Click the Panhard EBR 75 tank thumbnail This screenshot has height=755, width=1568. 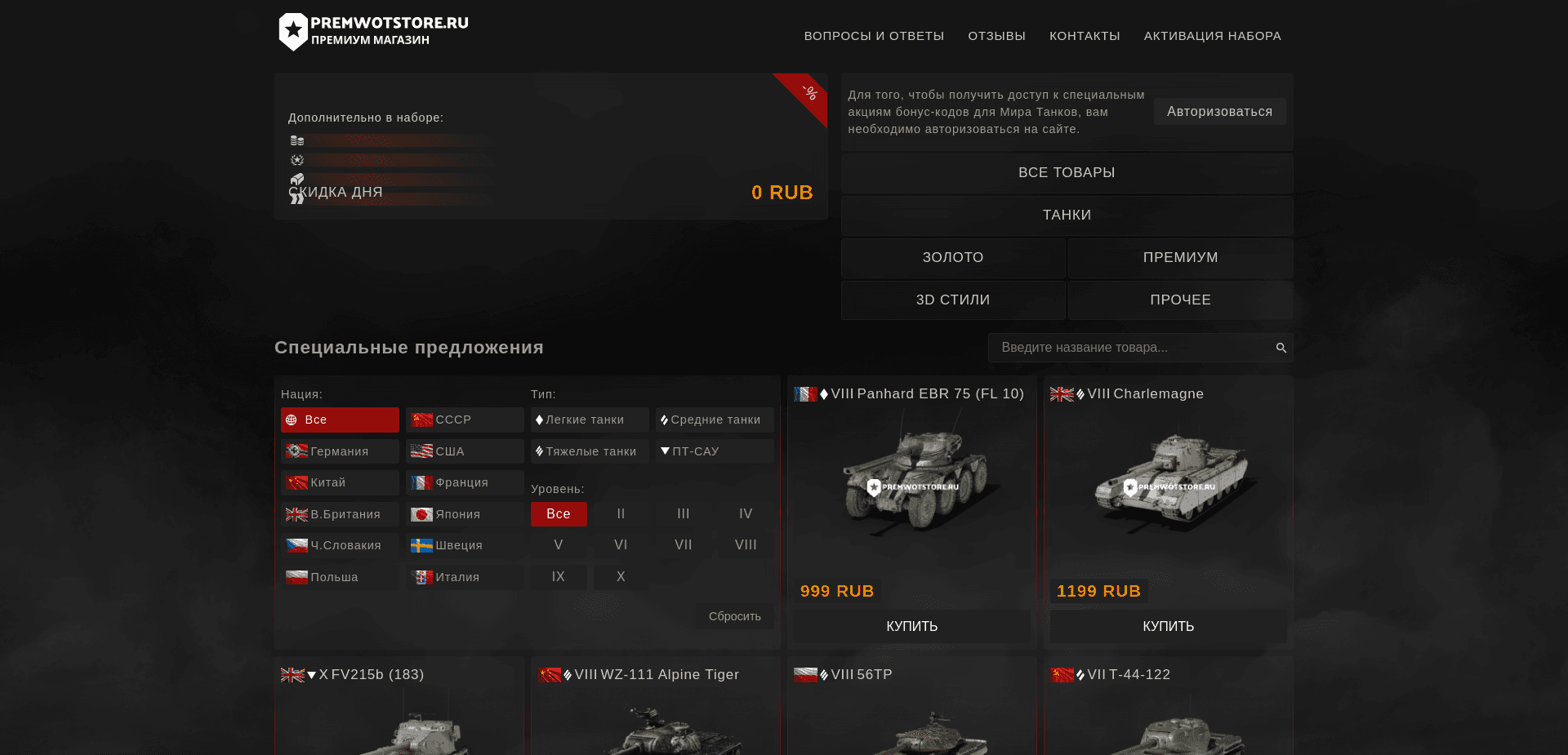click(x=912, y=482)
